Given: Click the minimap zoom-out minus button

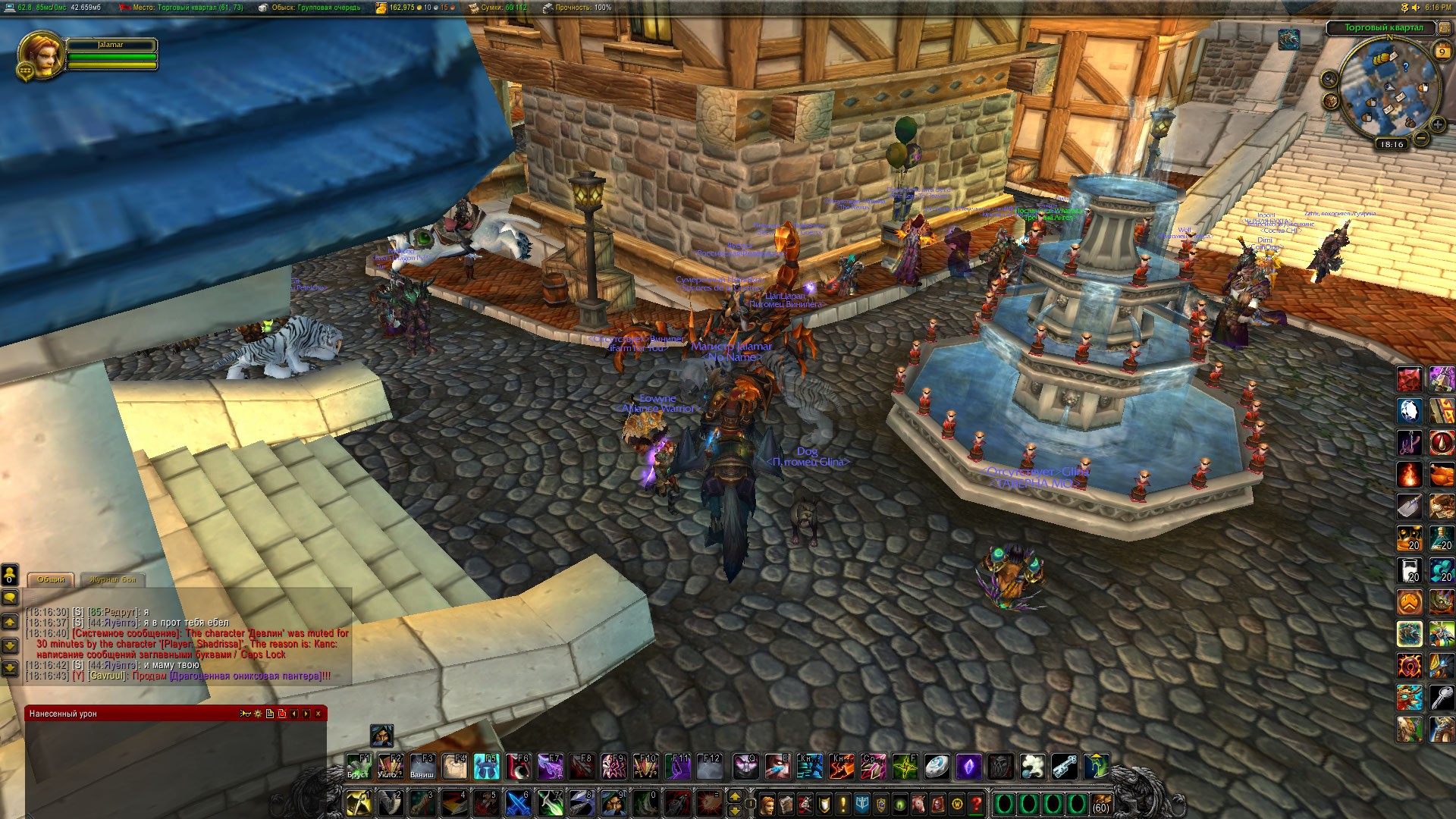Looking at the screenshot, I should pyautogui.click(x=1421, y=138).
